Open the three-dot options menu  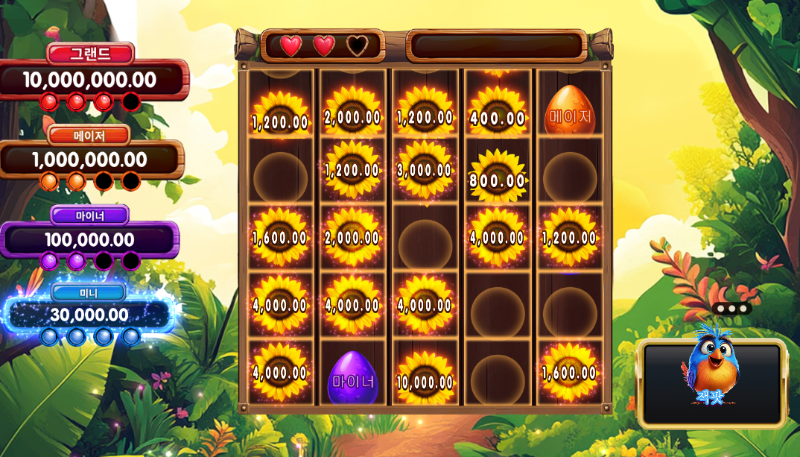click(x=732, y=309)
